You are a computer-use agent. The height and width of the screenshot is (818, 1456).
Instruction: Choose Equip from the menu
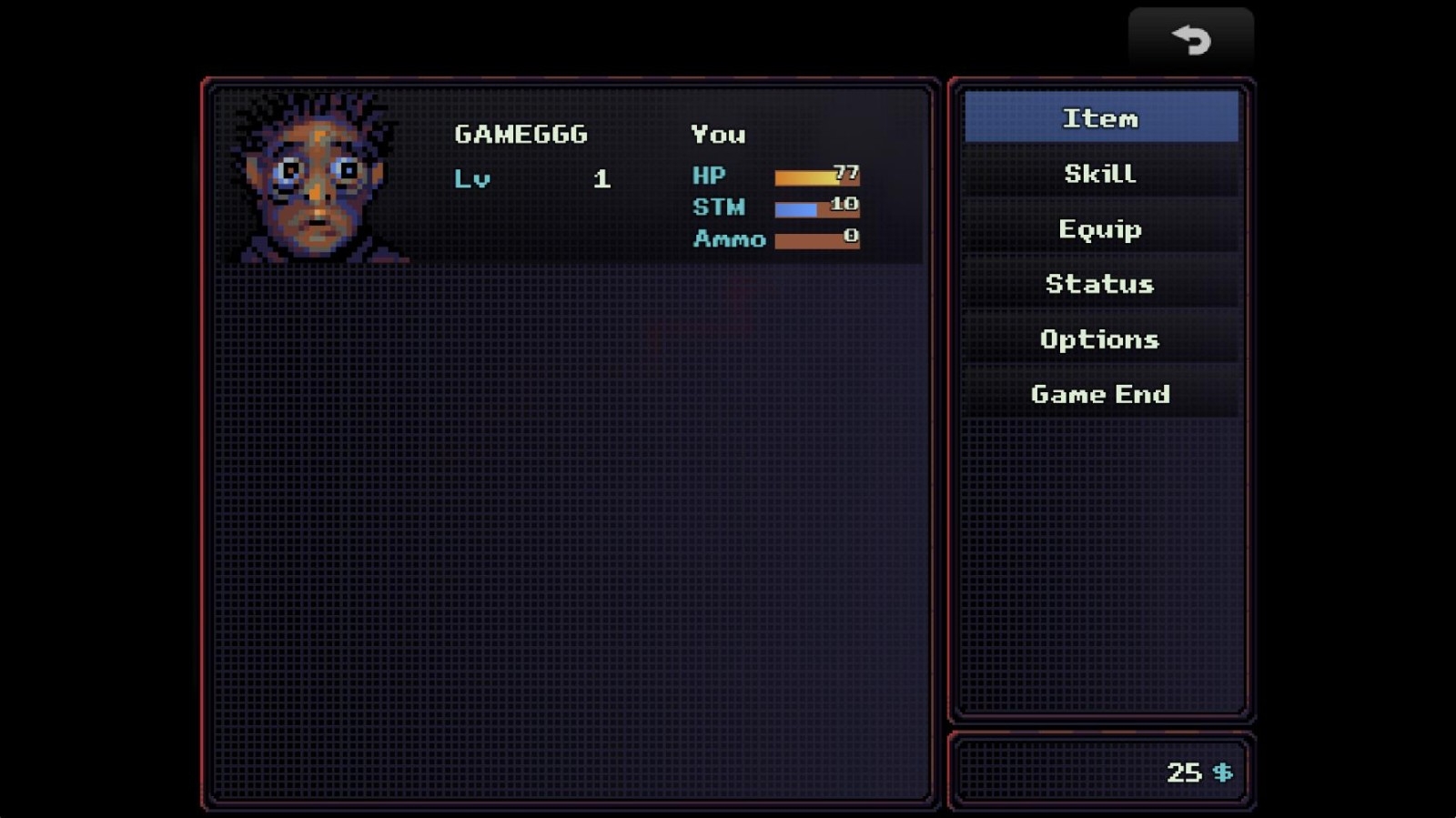click(1100, 228)
